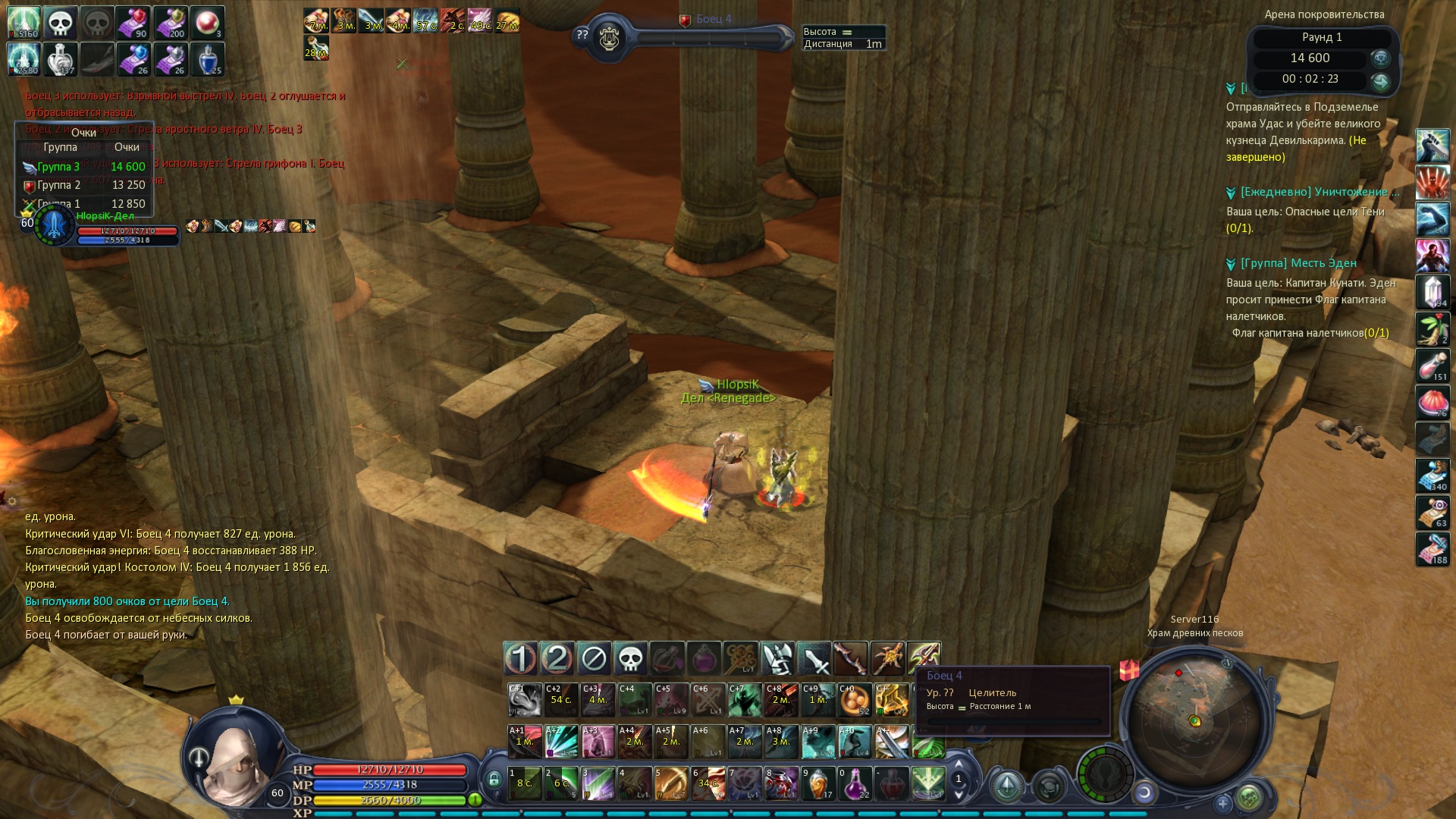1456x819 pixels.
Task: Use the purple potion in hotbar slot 0
Action: 855,783
